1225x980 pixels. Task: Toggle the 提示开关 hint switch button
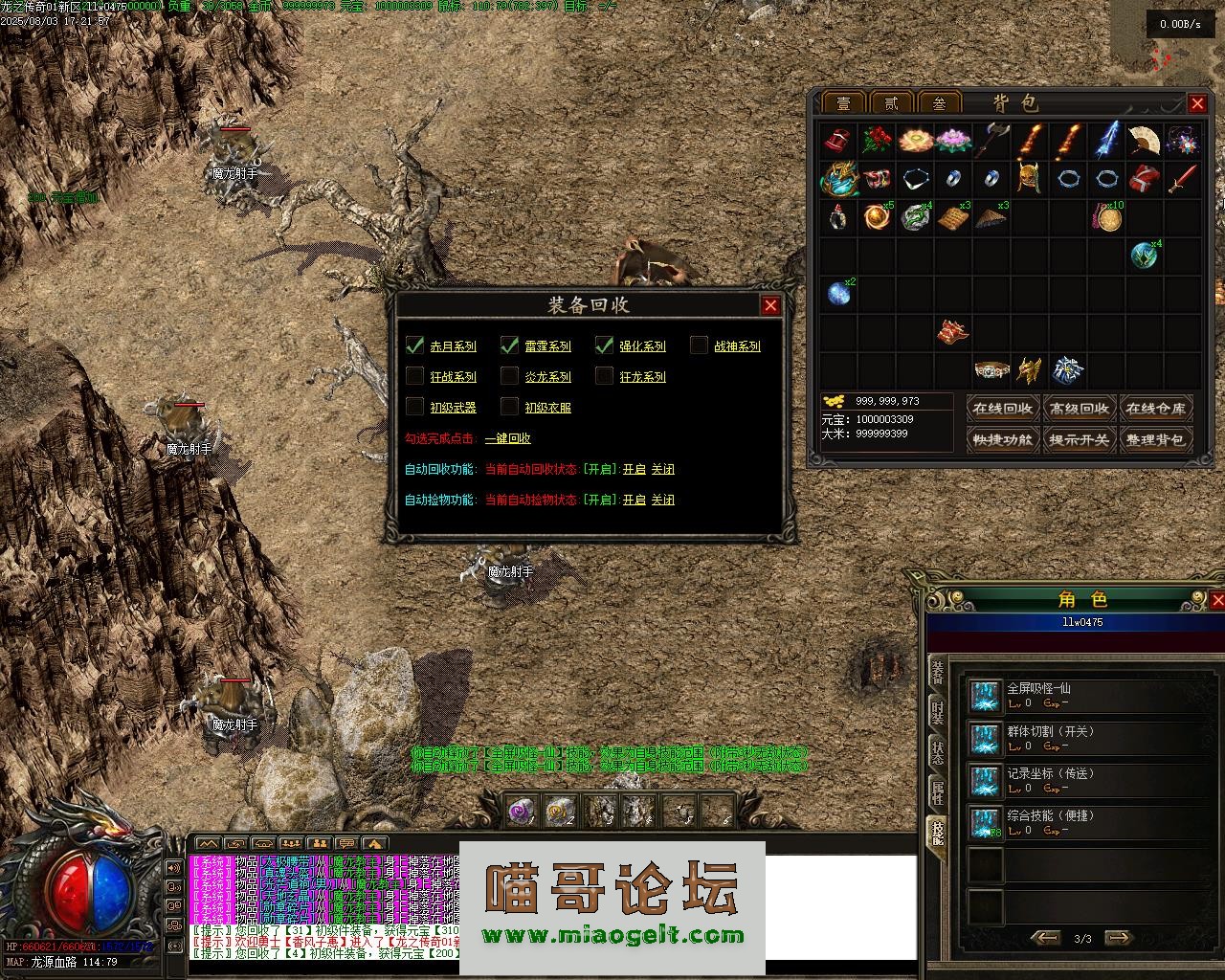(1079, 440)
